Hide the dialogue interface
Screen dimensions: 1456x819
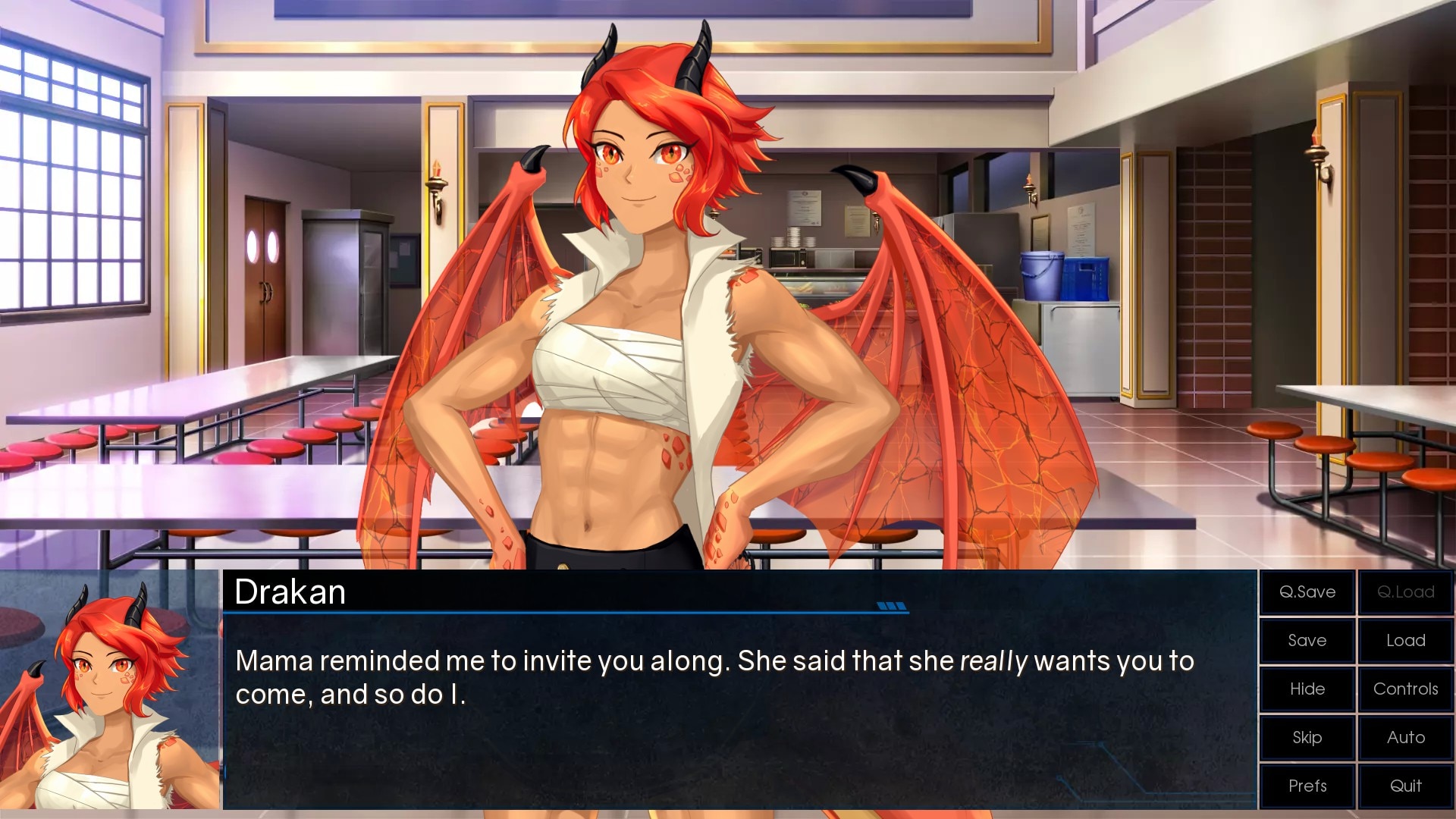[x=1307, y=689]
